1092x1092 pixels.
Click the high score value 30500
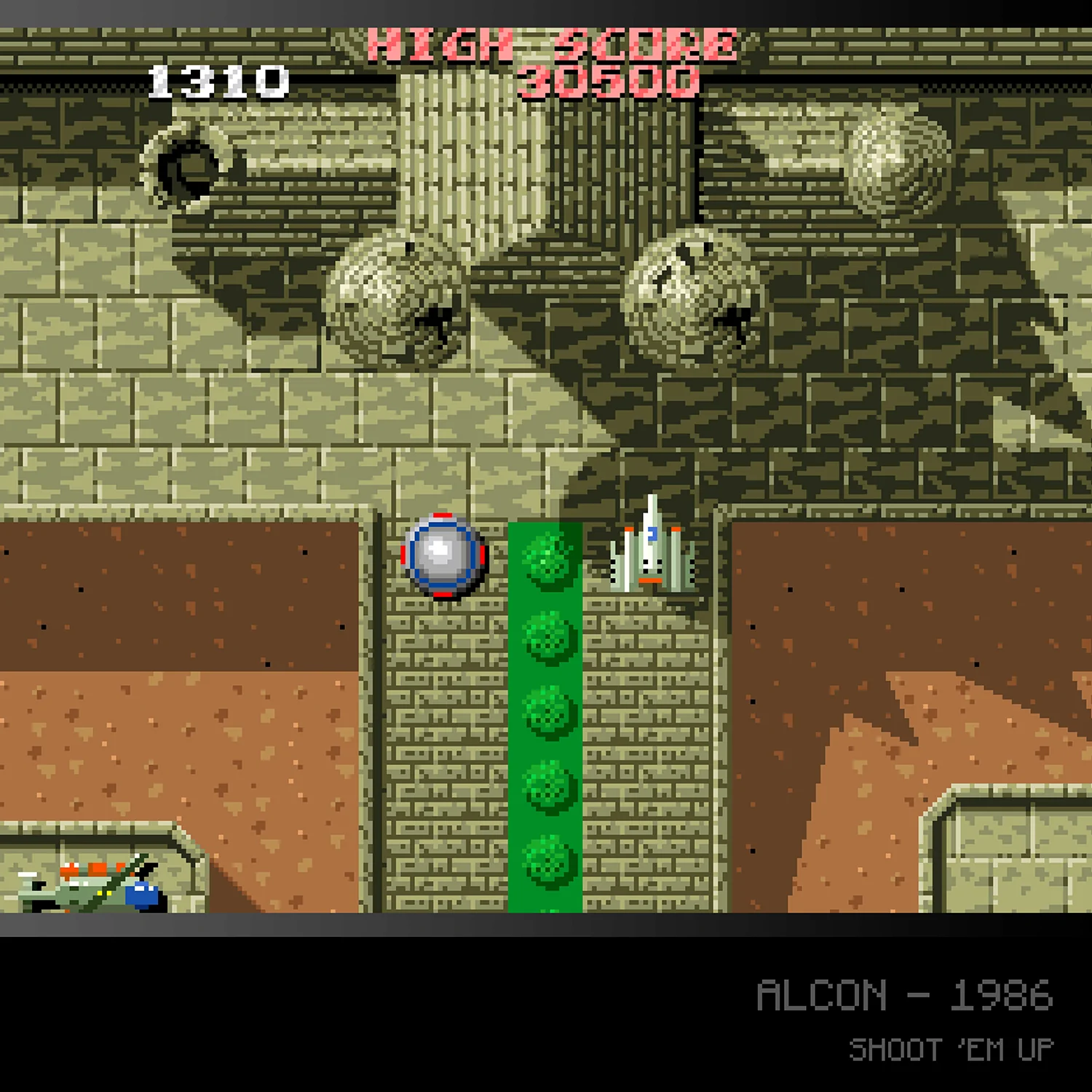point(608,84)
